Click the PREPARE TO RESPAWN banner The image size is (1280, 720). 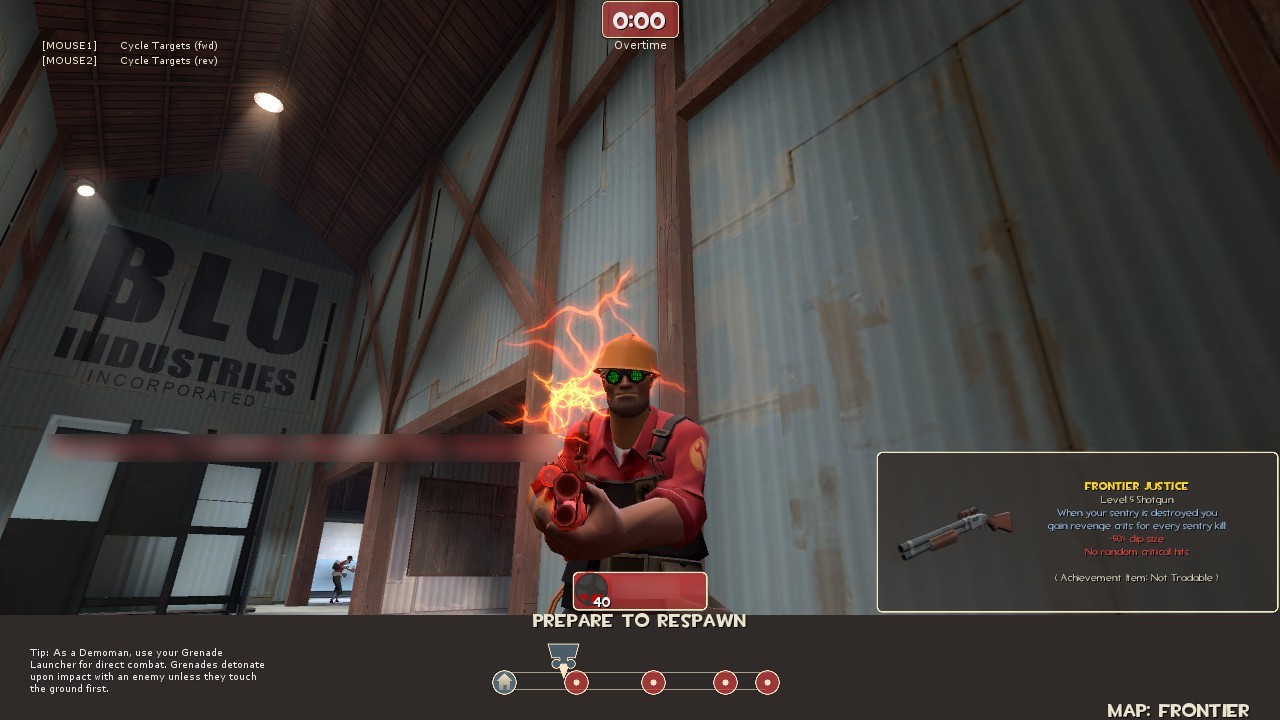pos(639,620)
